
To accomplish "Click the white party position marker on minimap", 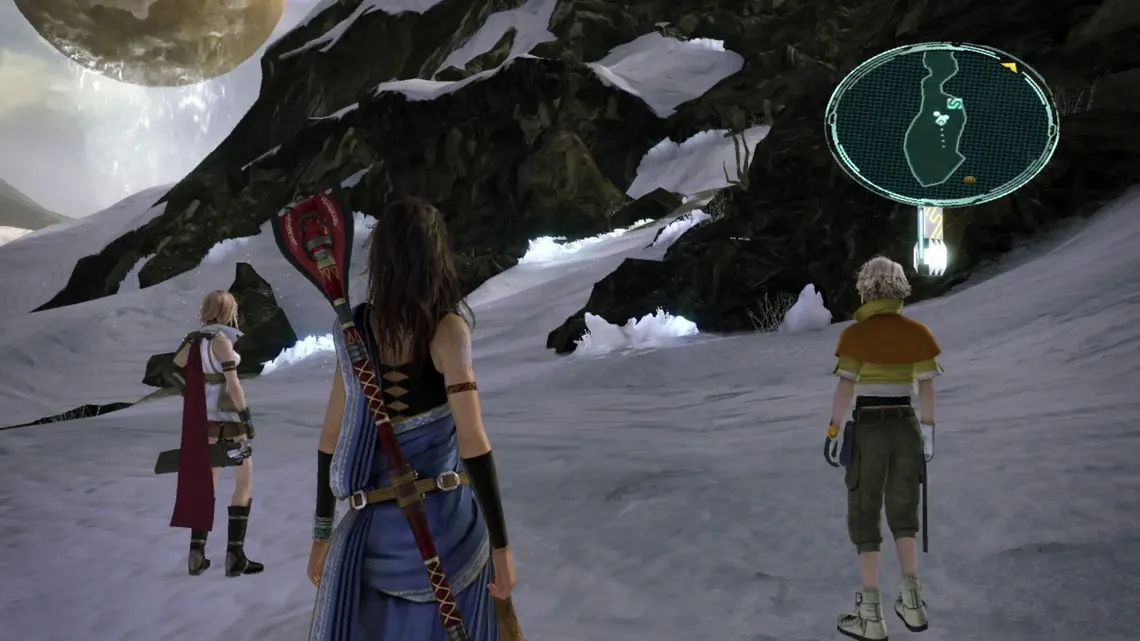I will tap(940, 118).
